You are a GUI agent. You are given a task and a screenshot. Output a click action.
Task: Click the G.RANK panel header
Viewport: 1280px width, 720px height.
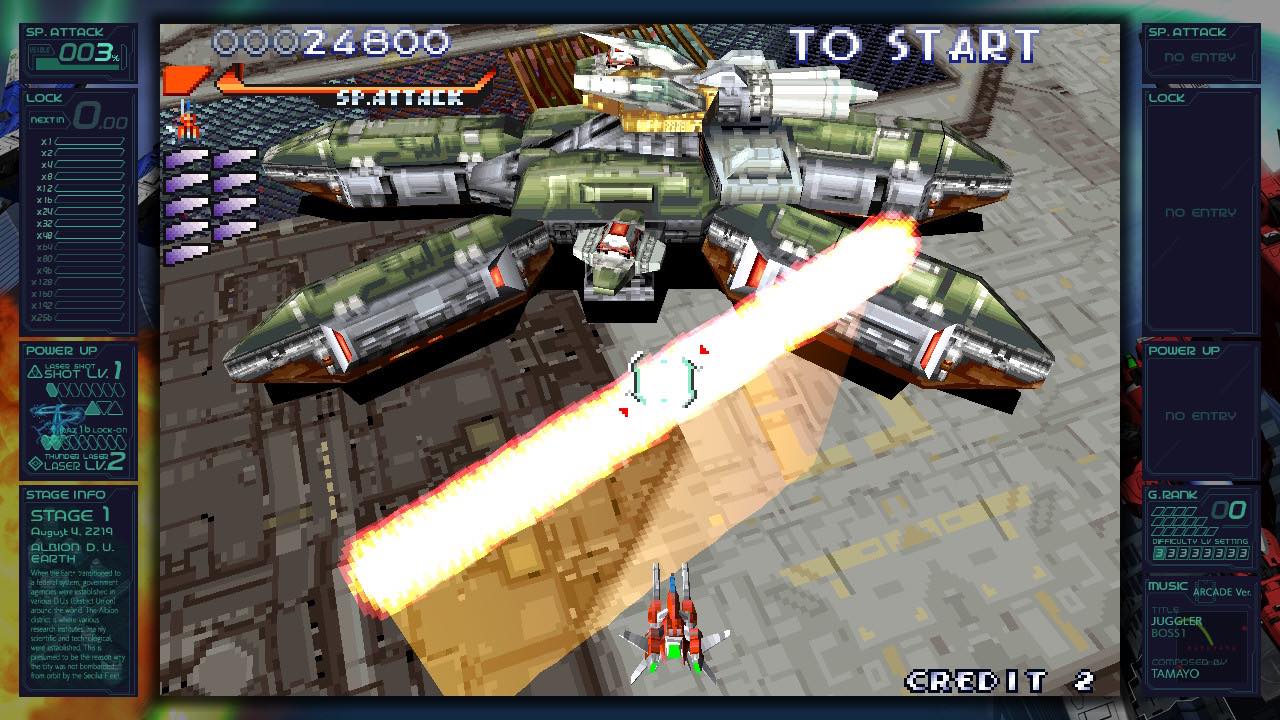[x=1172, y=495]
